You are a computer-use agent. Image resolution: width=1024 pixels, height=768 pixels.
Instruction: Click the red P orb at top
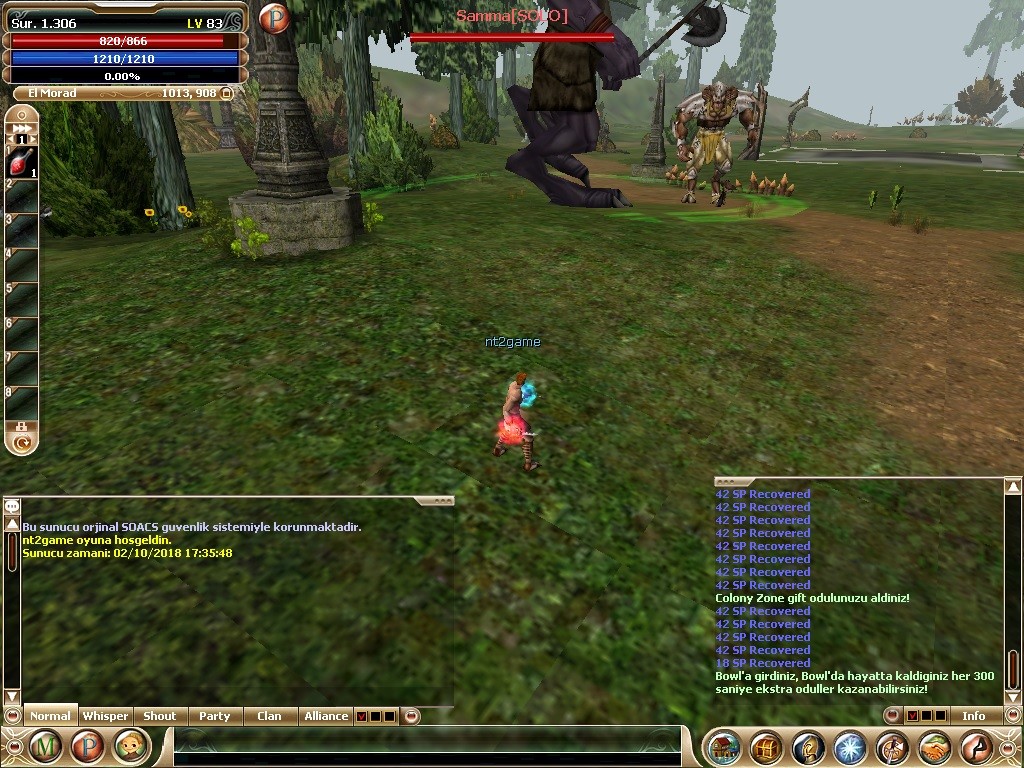pyautogui.click(x=274, y=18)
